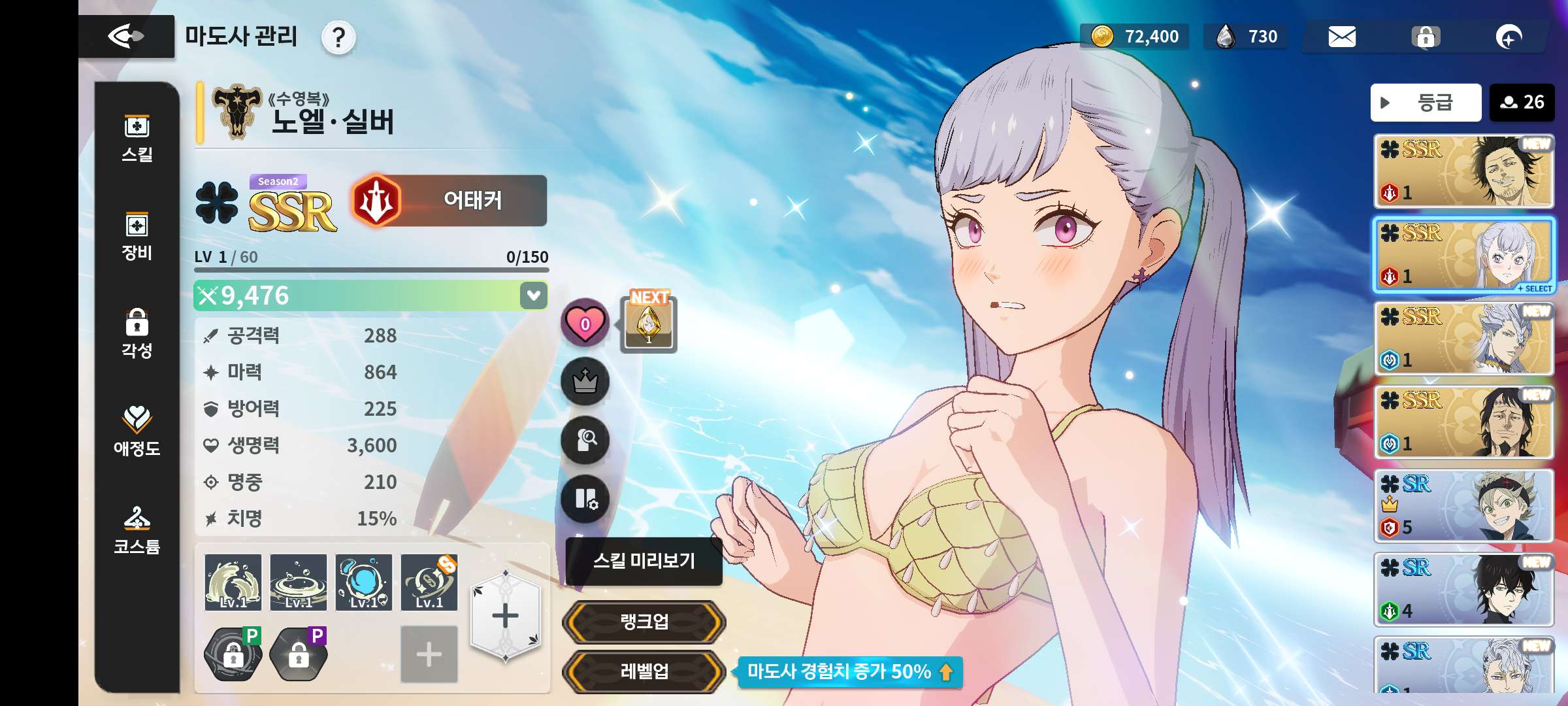
Task: Toggle the 등급 sort order button
Action: point(1425,103)
